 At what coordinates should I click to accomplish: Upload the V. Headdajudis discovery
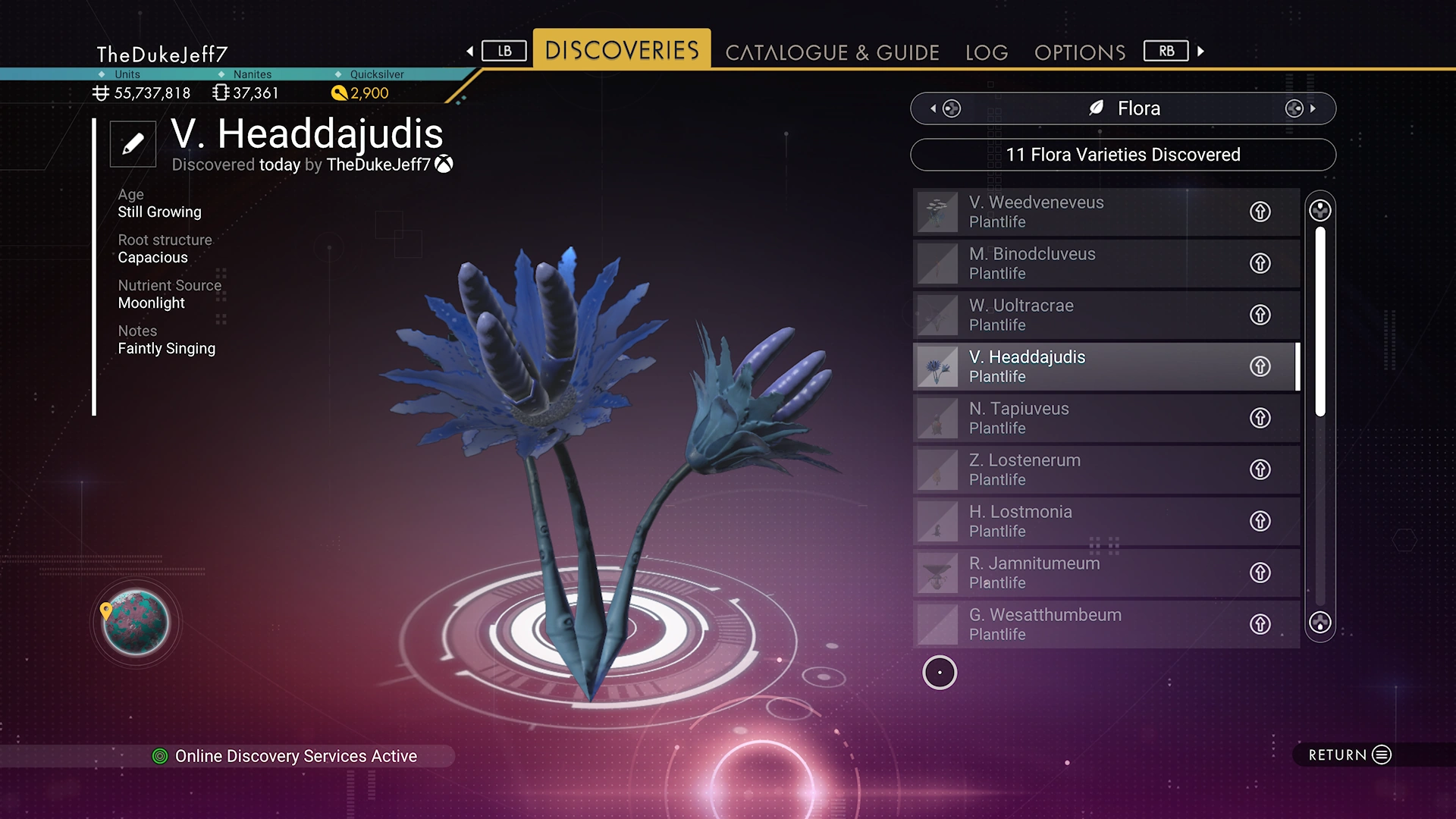[x=1260, y=366]
